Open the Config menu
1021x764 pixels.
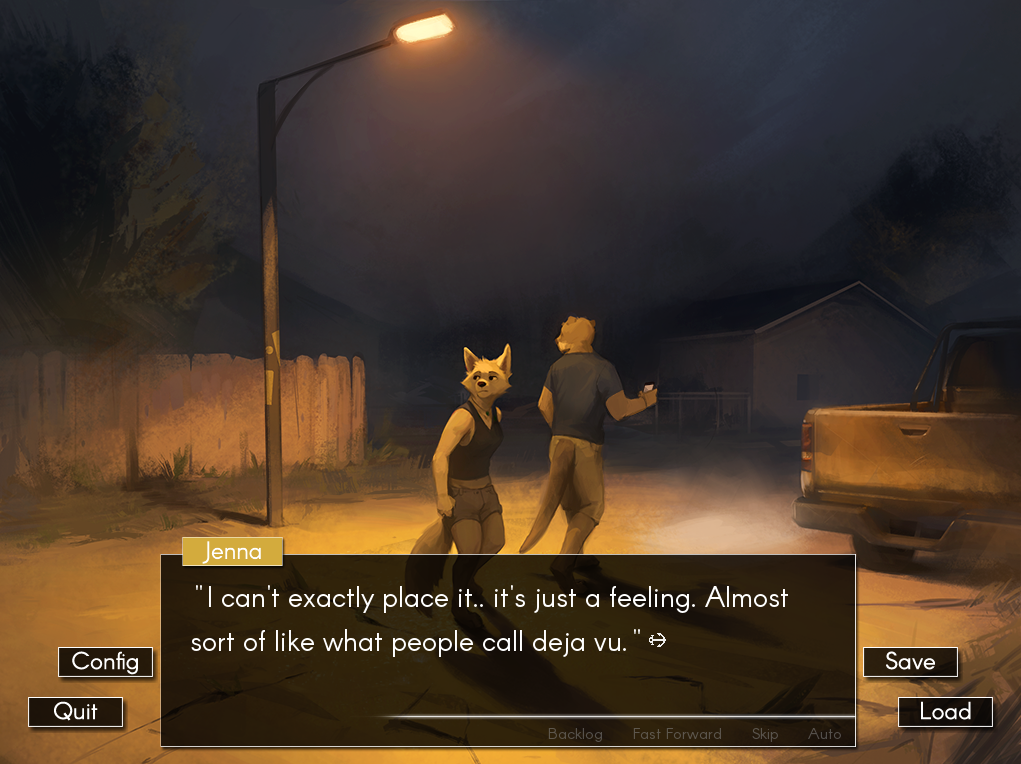pyautogui.click(x=105, y=662)
